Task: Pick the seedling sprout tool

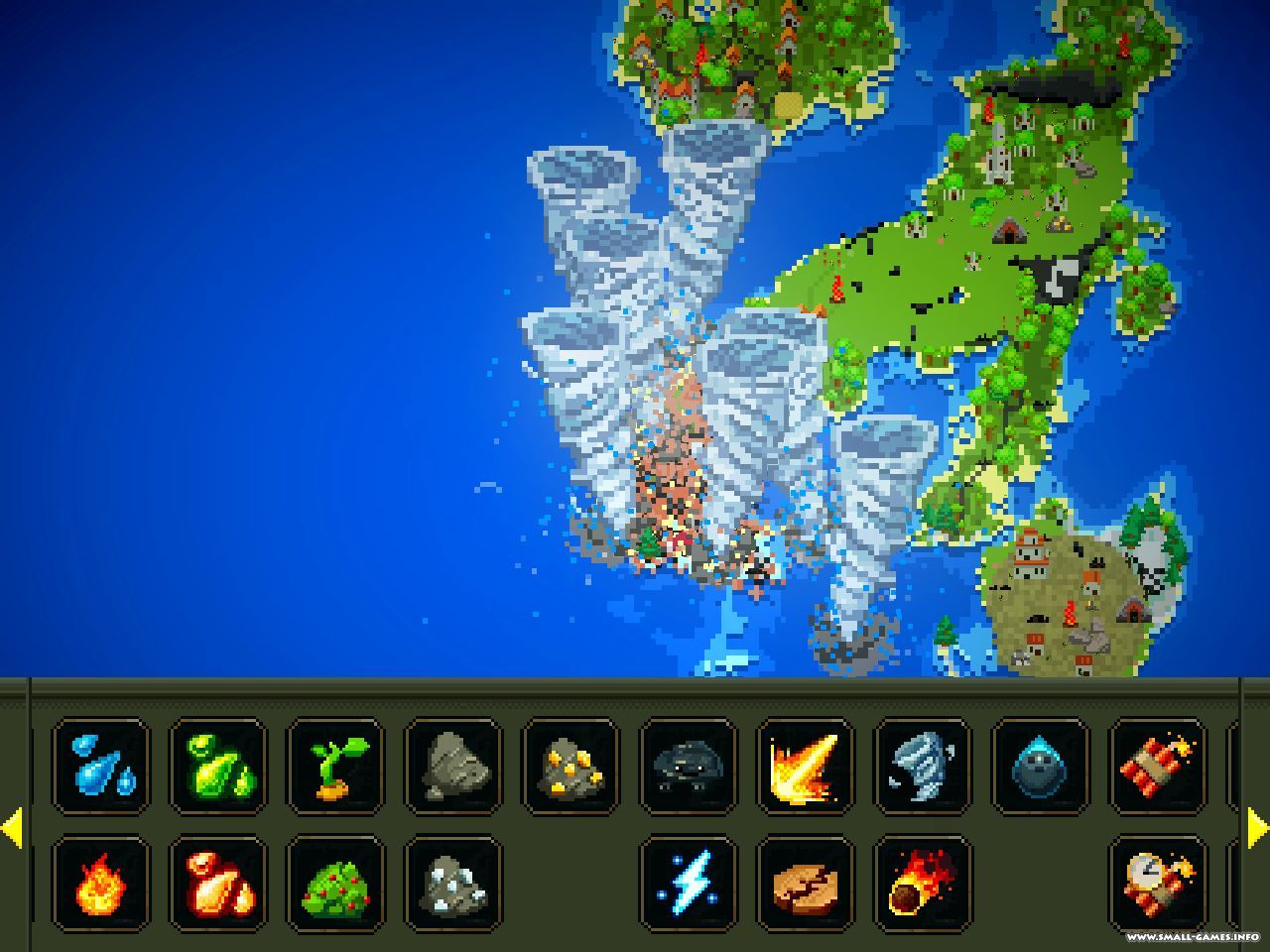Action: point(335,768)
